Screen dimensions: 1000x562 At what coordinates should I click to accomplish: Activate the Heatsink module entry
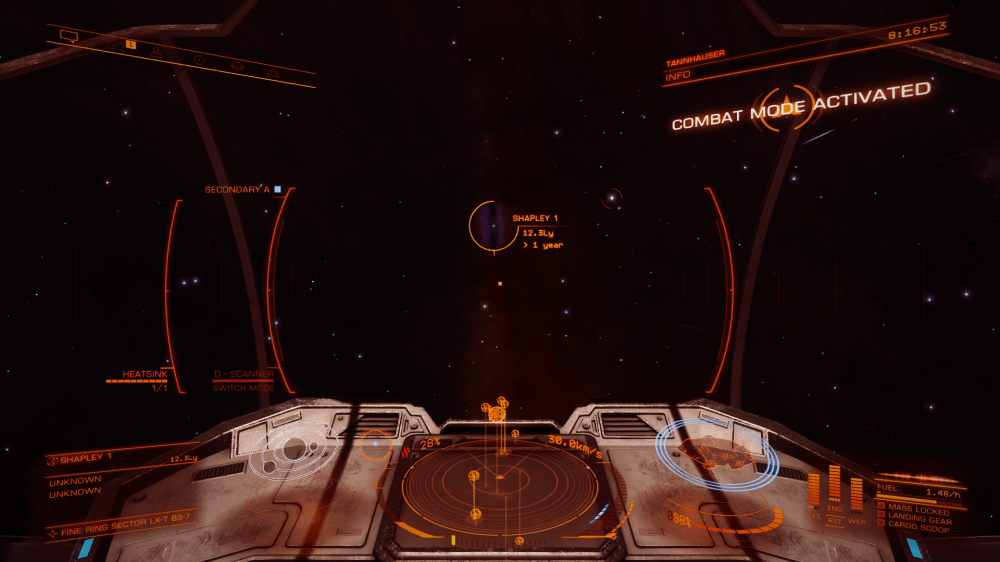(140, 375)
